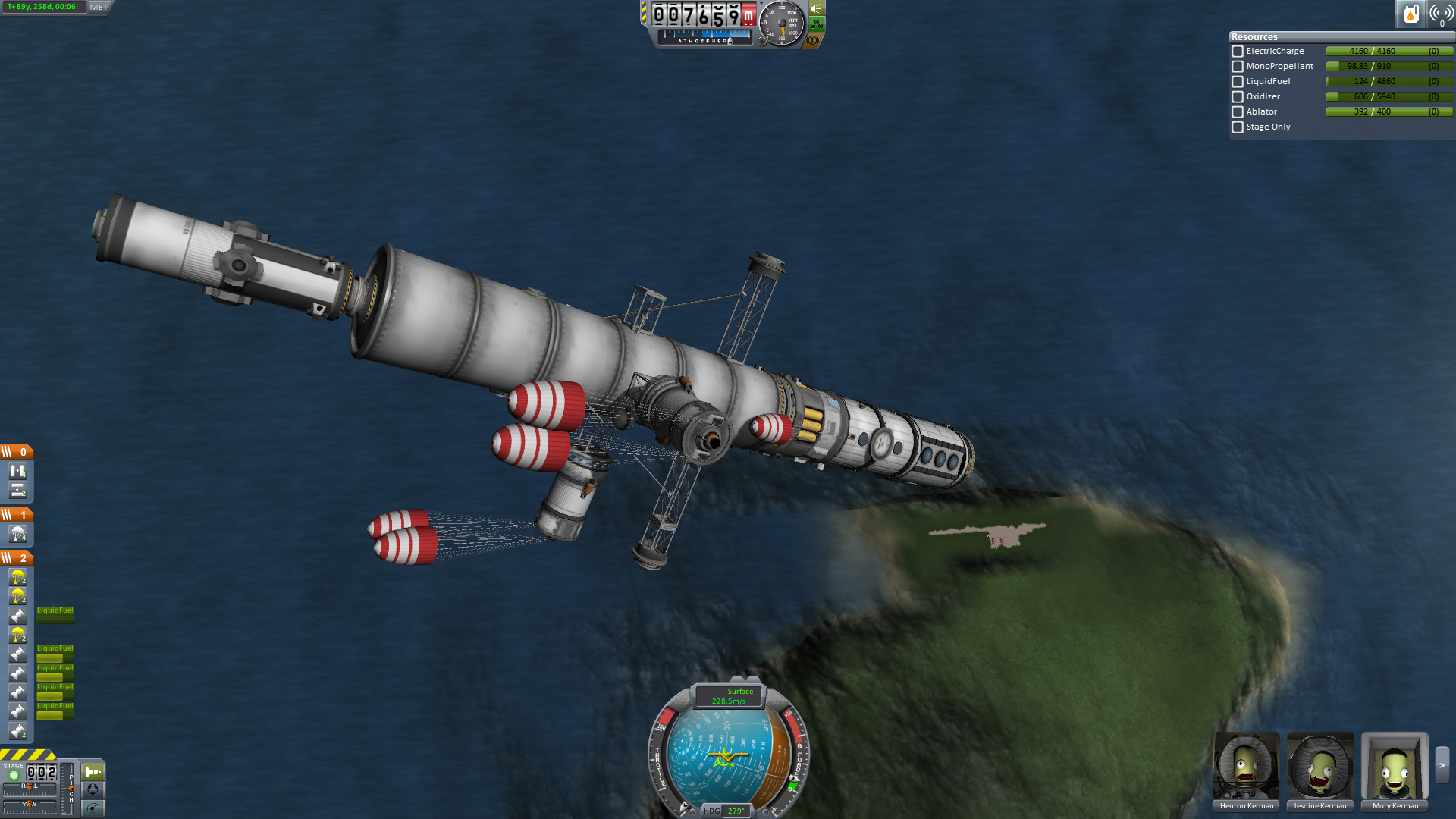The image size is (1456, 819).
Task: Click the comms signal strength icon
Action: point(1440,14)
